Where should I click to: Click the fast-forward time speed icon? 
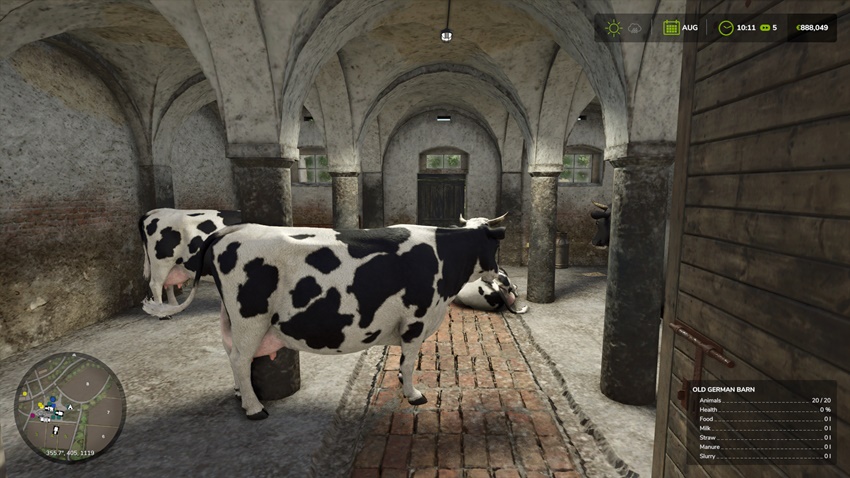pyautogui.click(x=763, y=28)
